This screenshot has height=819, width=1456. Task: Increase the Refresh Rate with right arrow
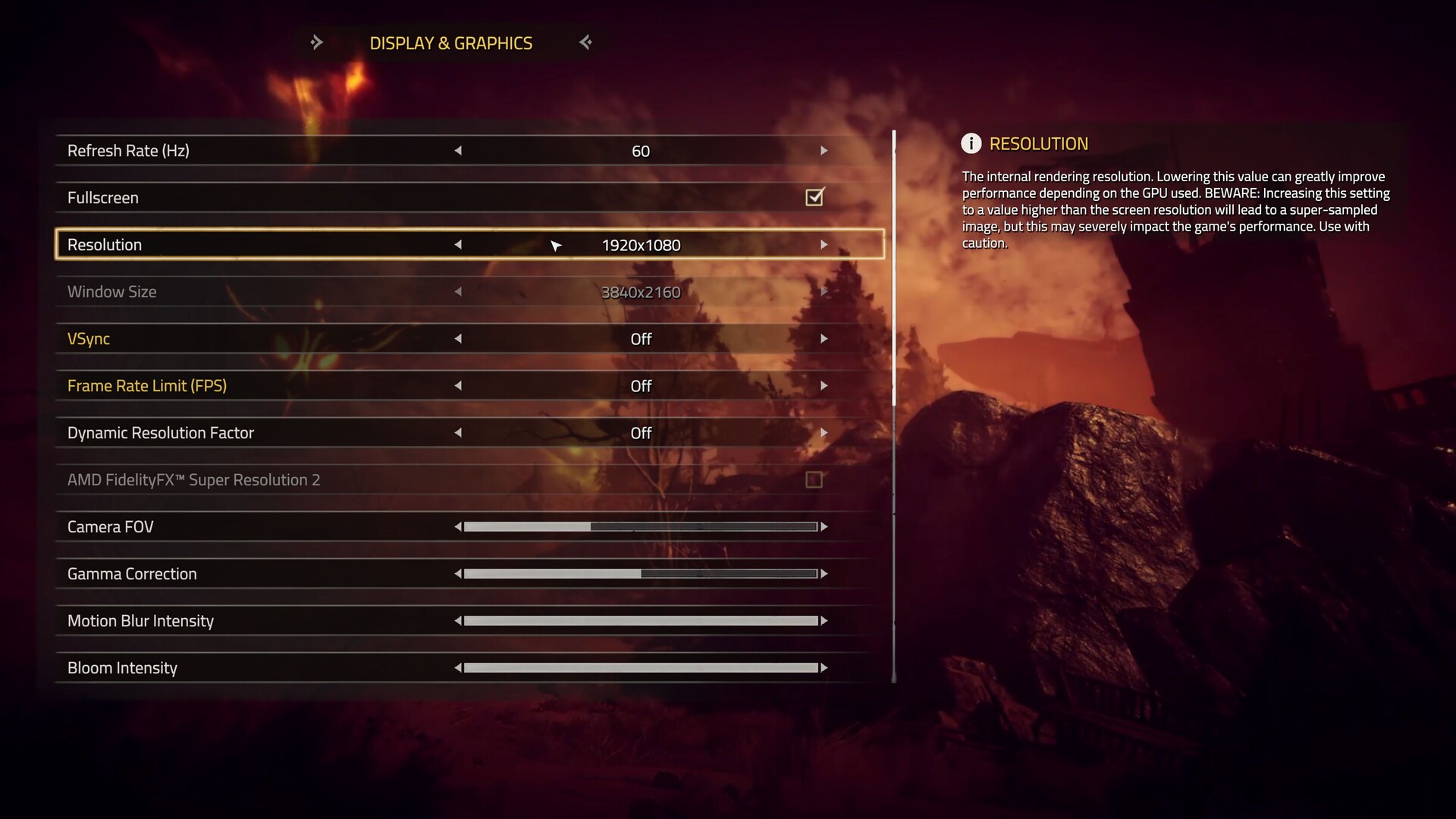coord(824,151)
